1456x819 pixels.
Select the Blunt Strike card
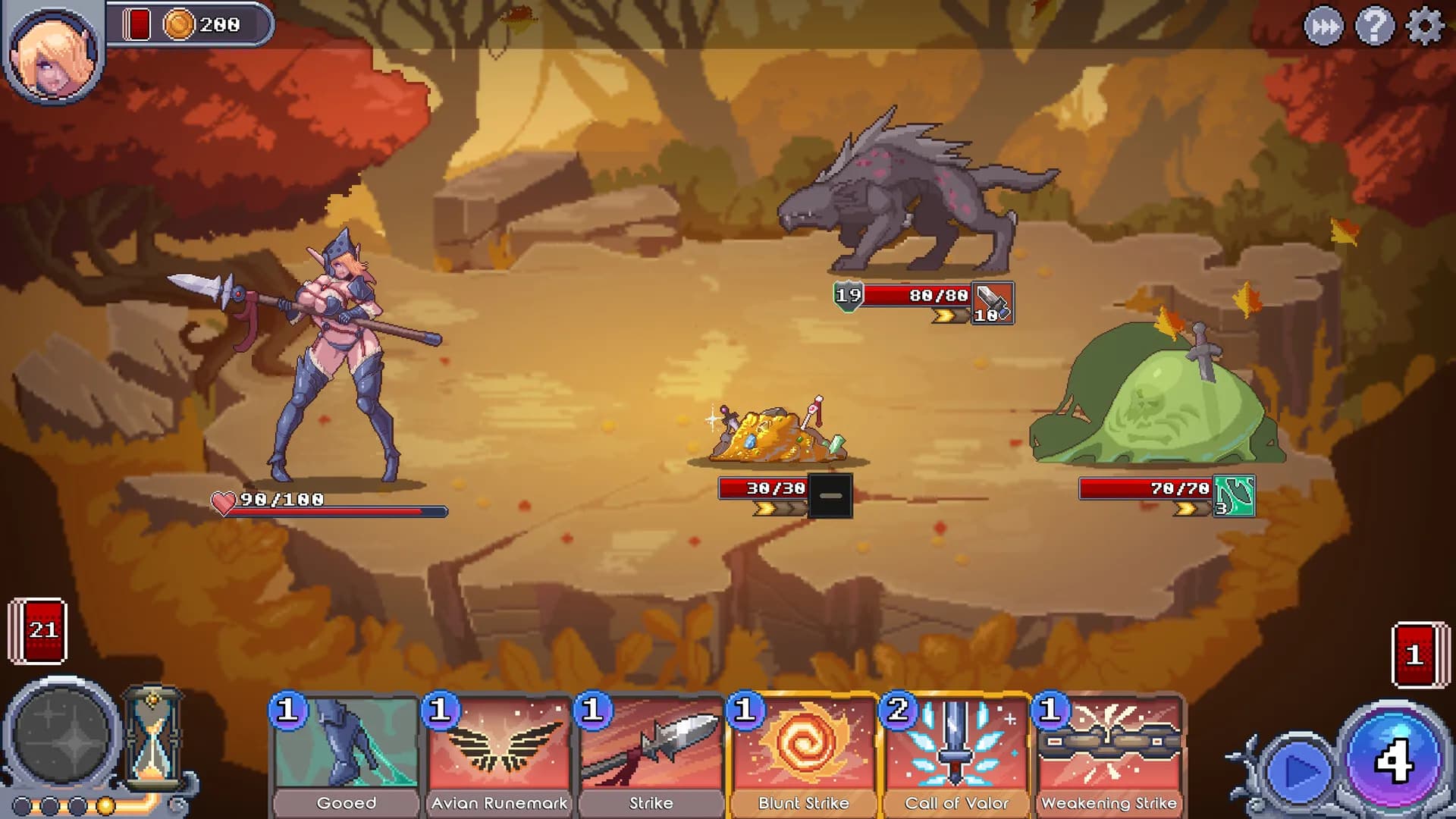803,751
